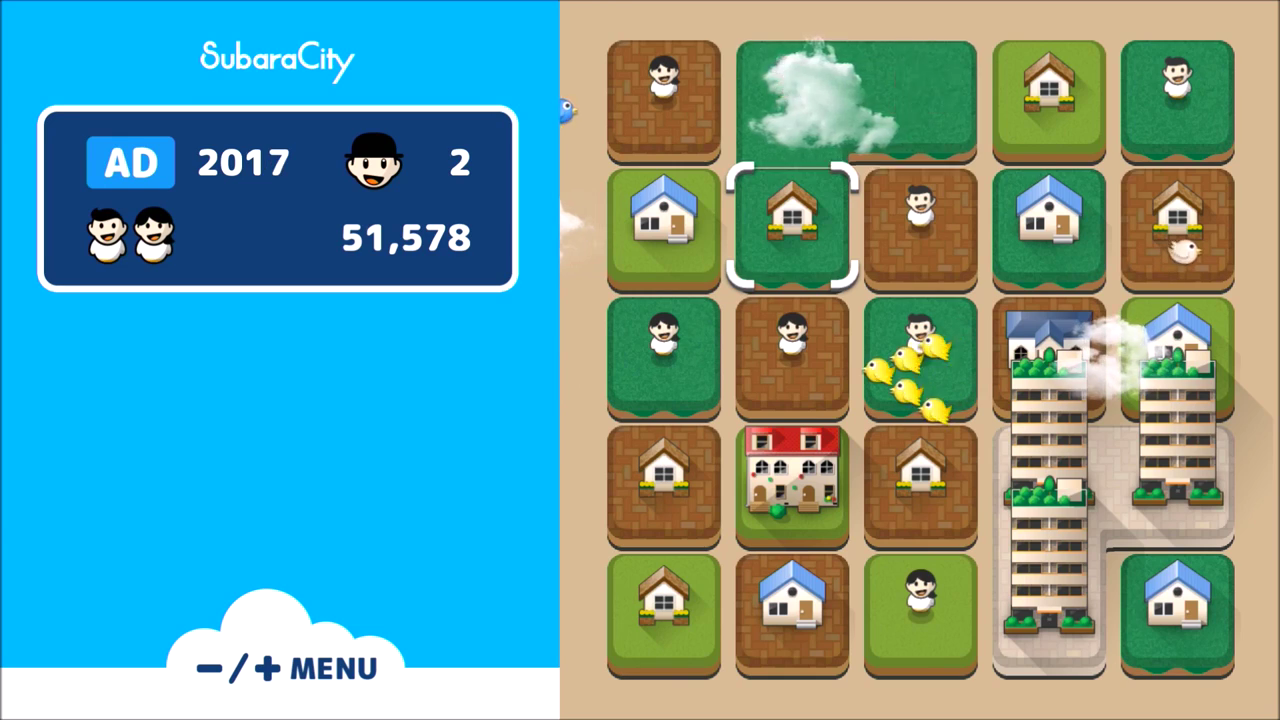Screen dimensions: 1280x720
Task: Tap the tile with three yellow chicks
Action: (920, 360)
